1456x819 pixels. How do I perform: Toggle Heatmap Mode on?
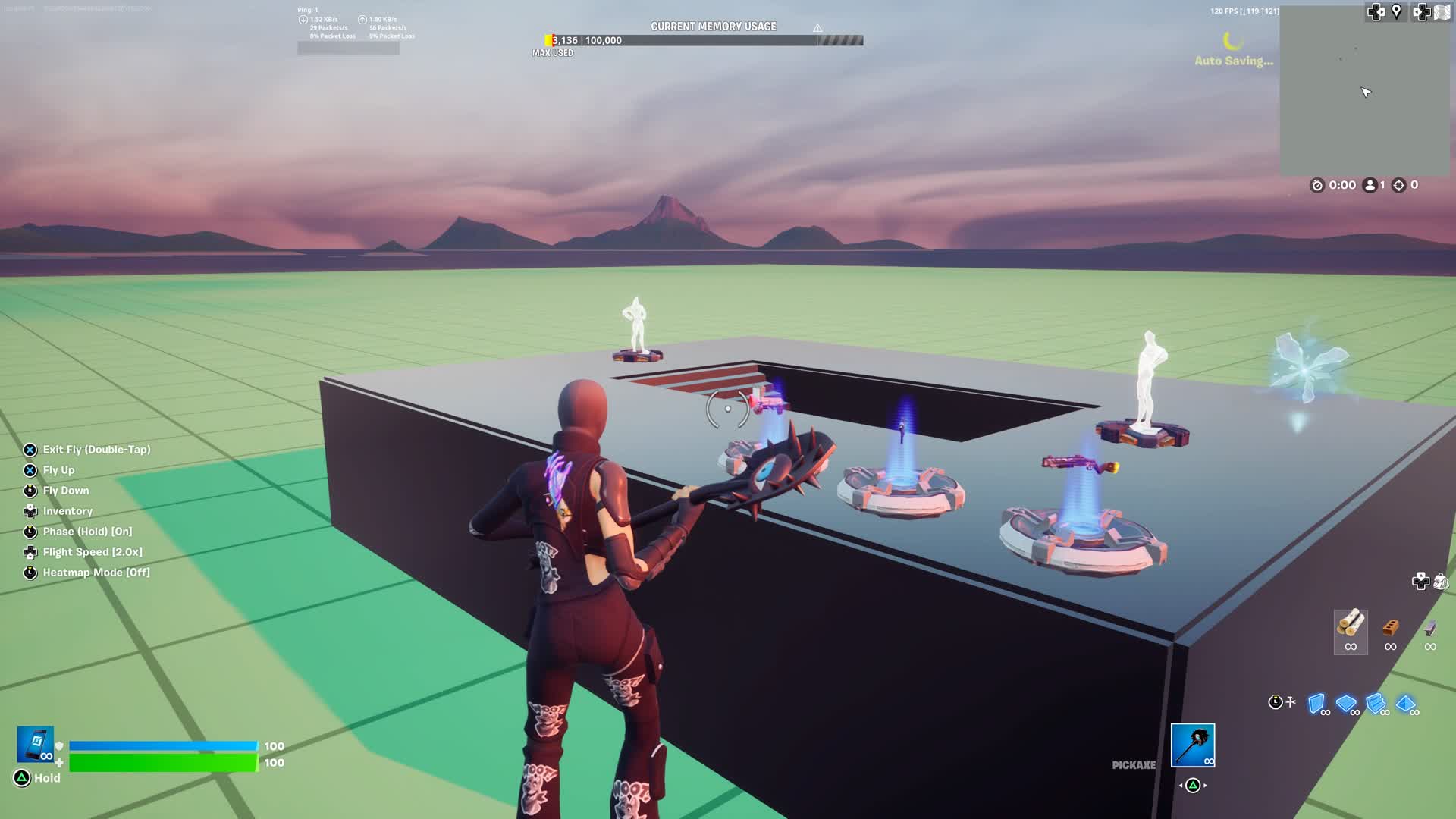[96, 572]
